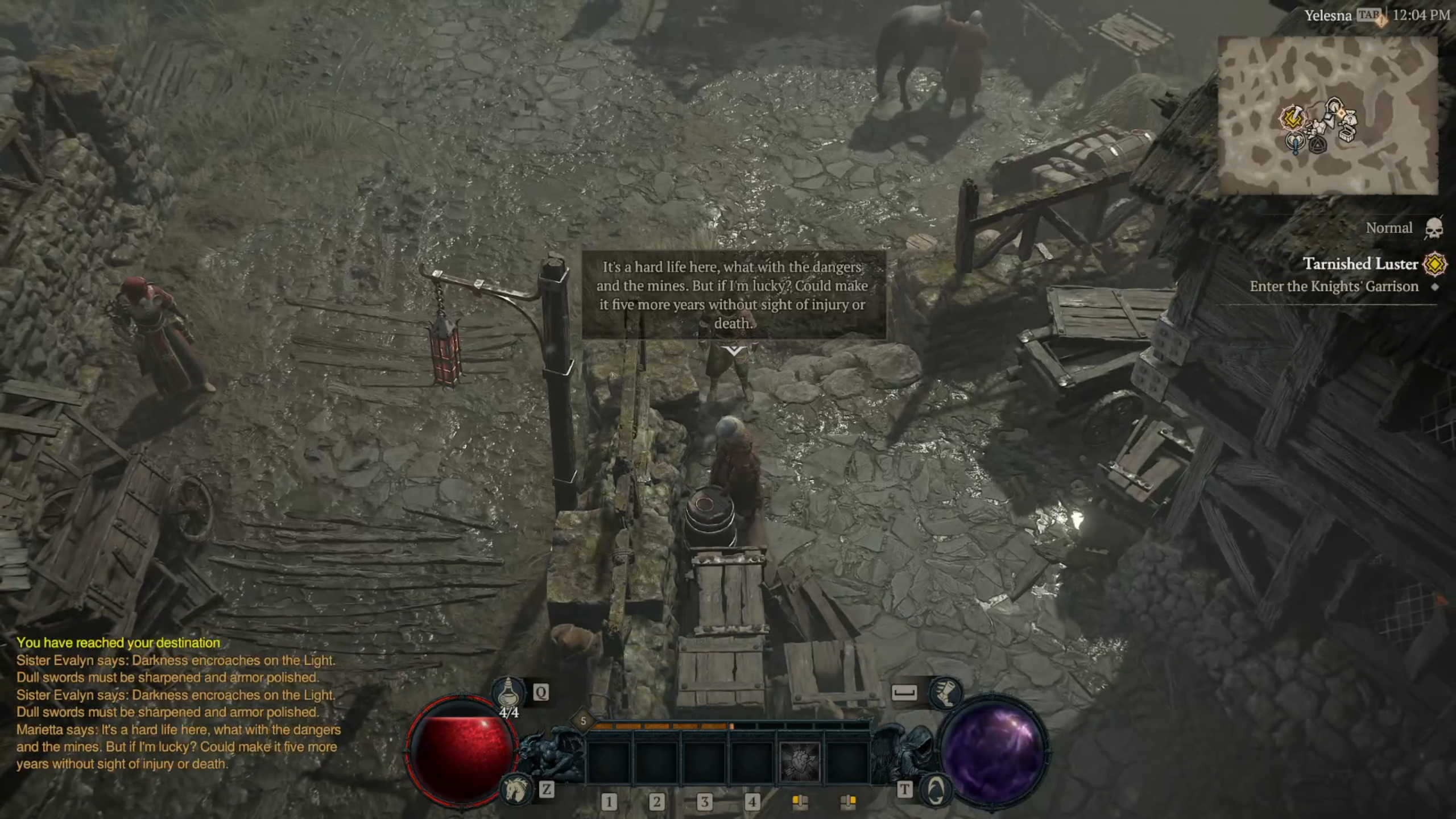Click the level 5 badge
The image size is (1456, 819).
click(x=583, y=721)
